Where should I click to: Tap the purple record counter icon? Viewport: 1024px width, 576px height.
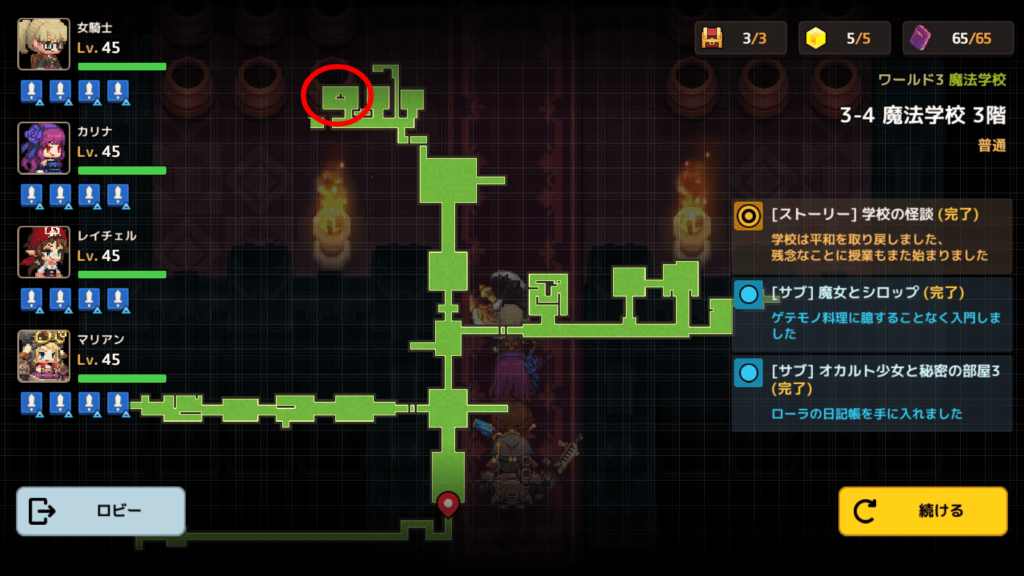922,38
